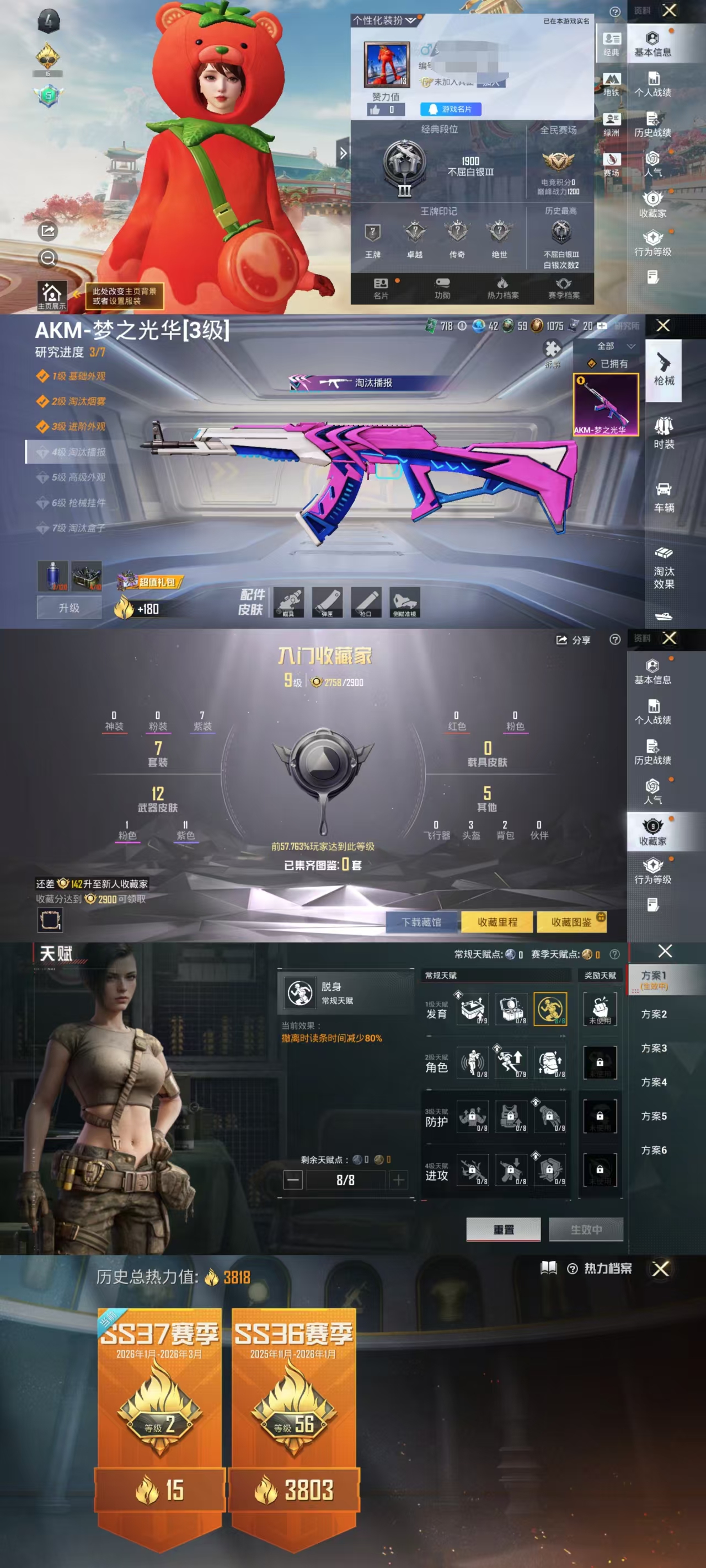This screenshot has width=706, height=1568.
Task: Open the 超值礼包 gift pack
Action: click(x=150, y=582)
